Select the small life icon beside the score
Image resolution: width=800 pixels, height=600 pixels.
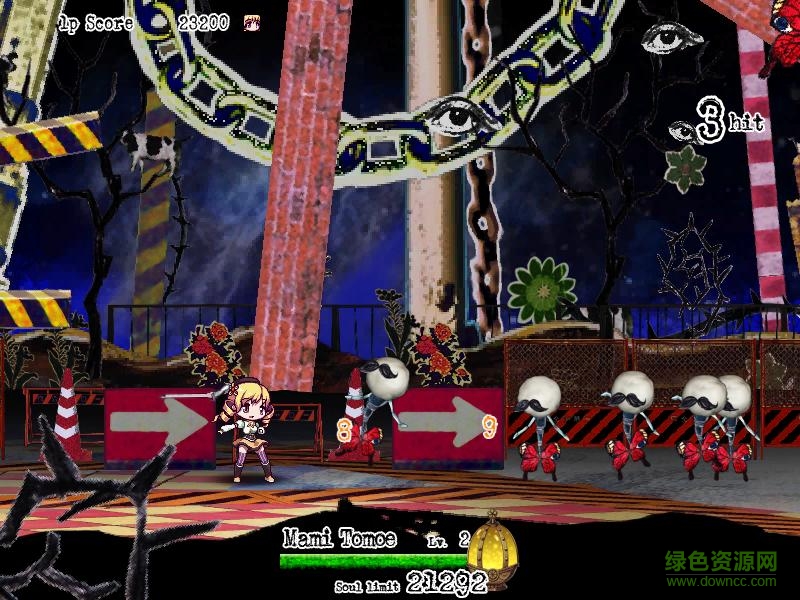(251, 21)
